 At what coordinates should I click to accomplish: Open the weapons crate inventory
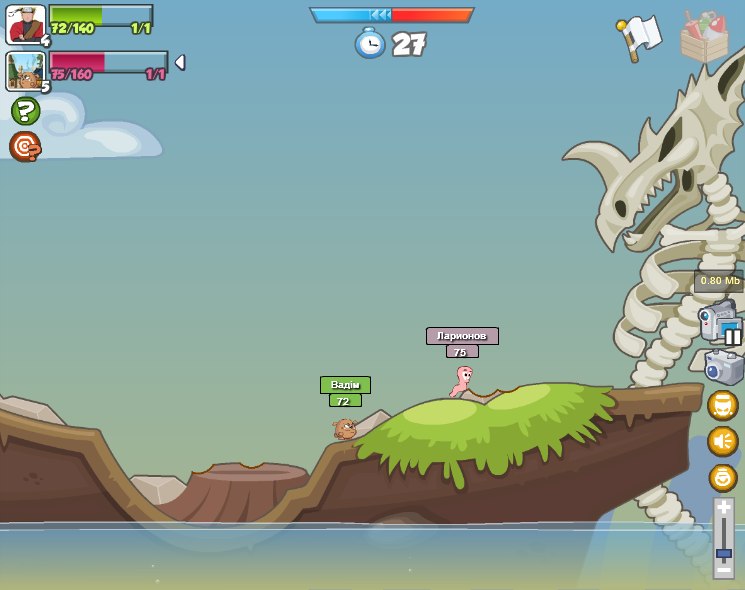(x=704, y=38)
